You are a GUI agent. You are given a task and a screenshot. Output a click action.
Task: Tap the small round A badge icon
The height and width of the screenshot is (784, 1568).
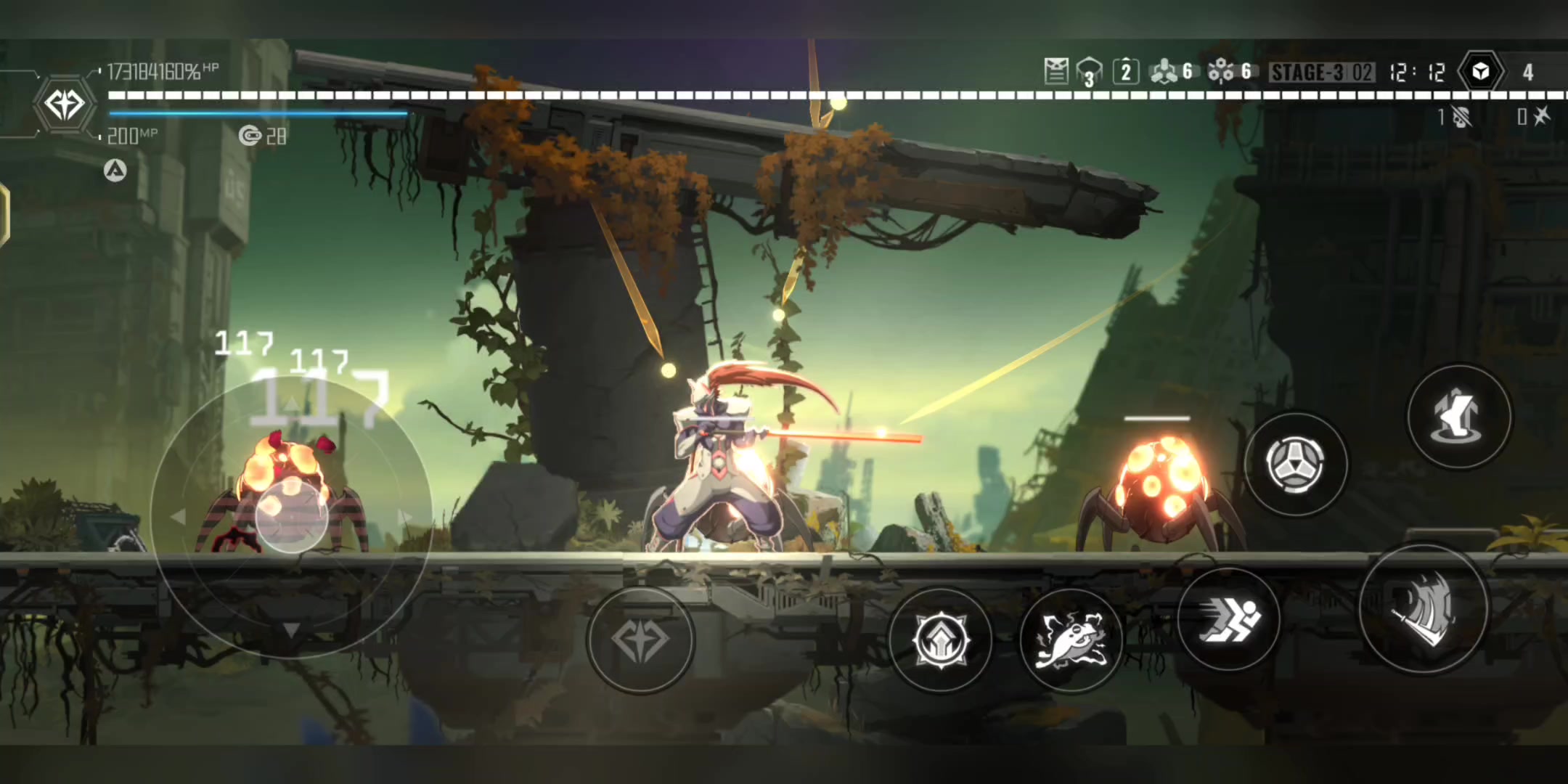[115, 171]
